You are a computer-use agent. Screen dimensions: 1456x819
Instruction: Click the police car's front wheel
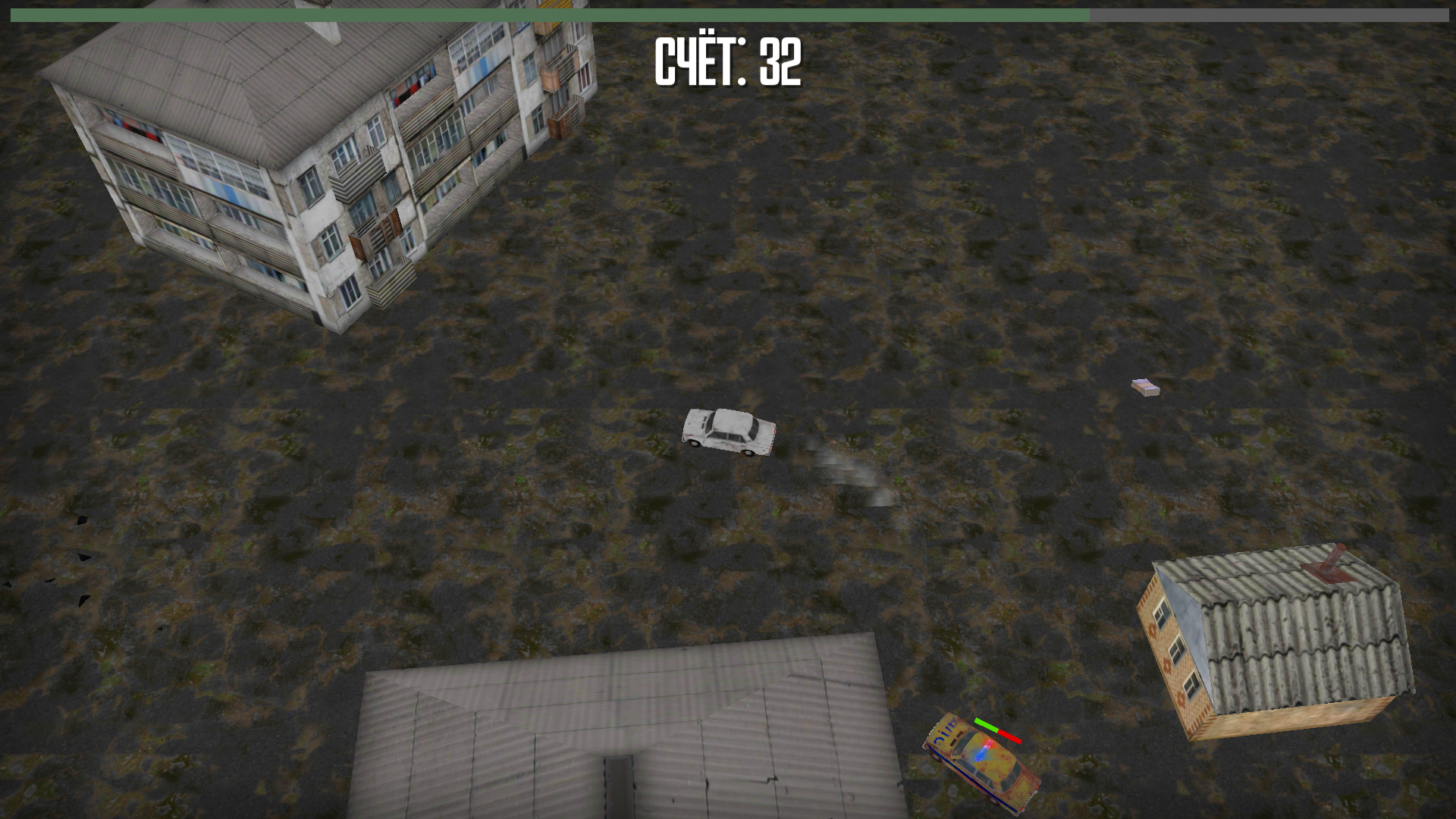(x=936, y=756)
